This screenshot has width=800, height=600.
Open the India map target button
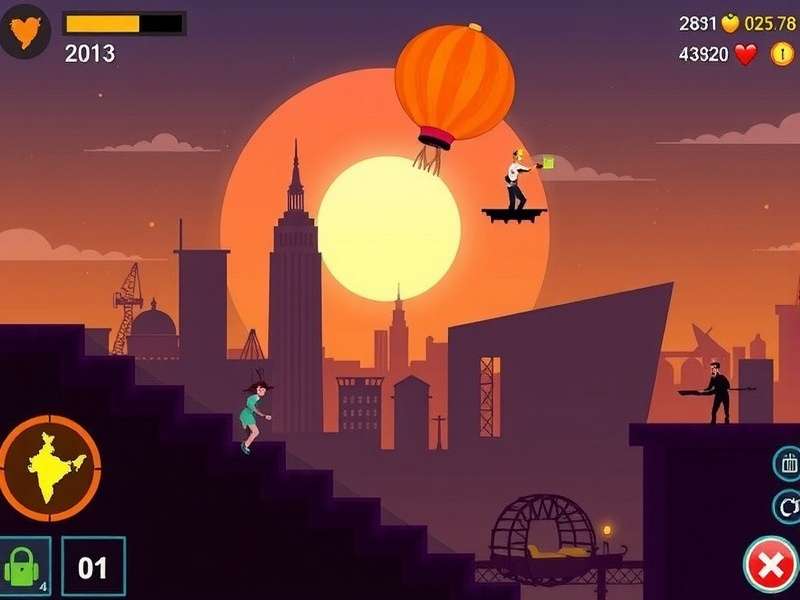50,465
